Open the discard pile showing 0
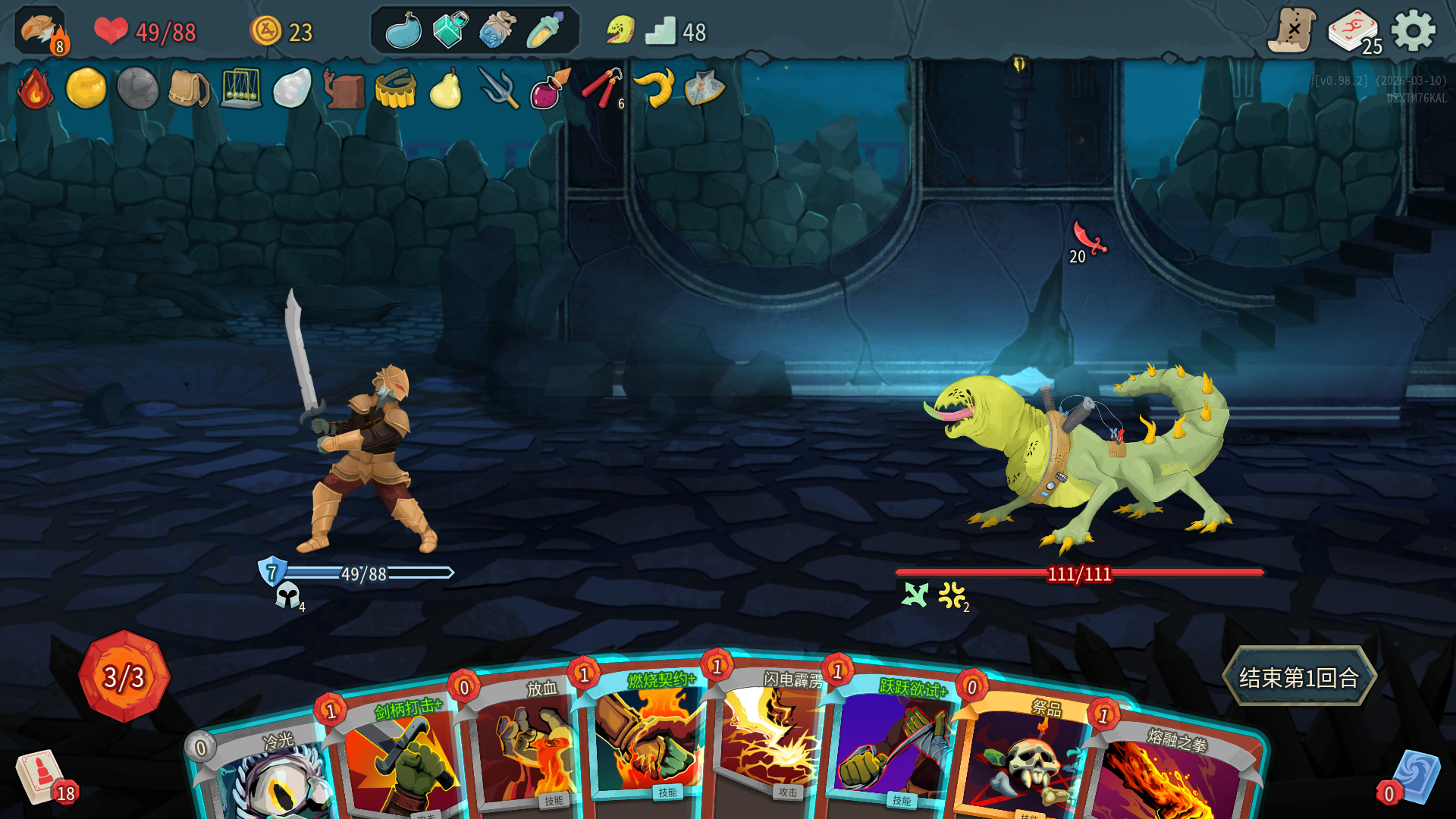 pyautogui.click(x=1415, y=777)
